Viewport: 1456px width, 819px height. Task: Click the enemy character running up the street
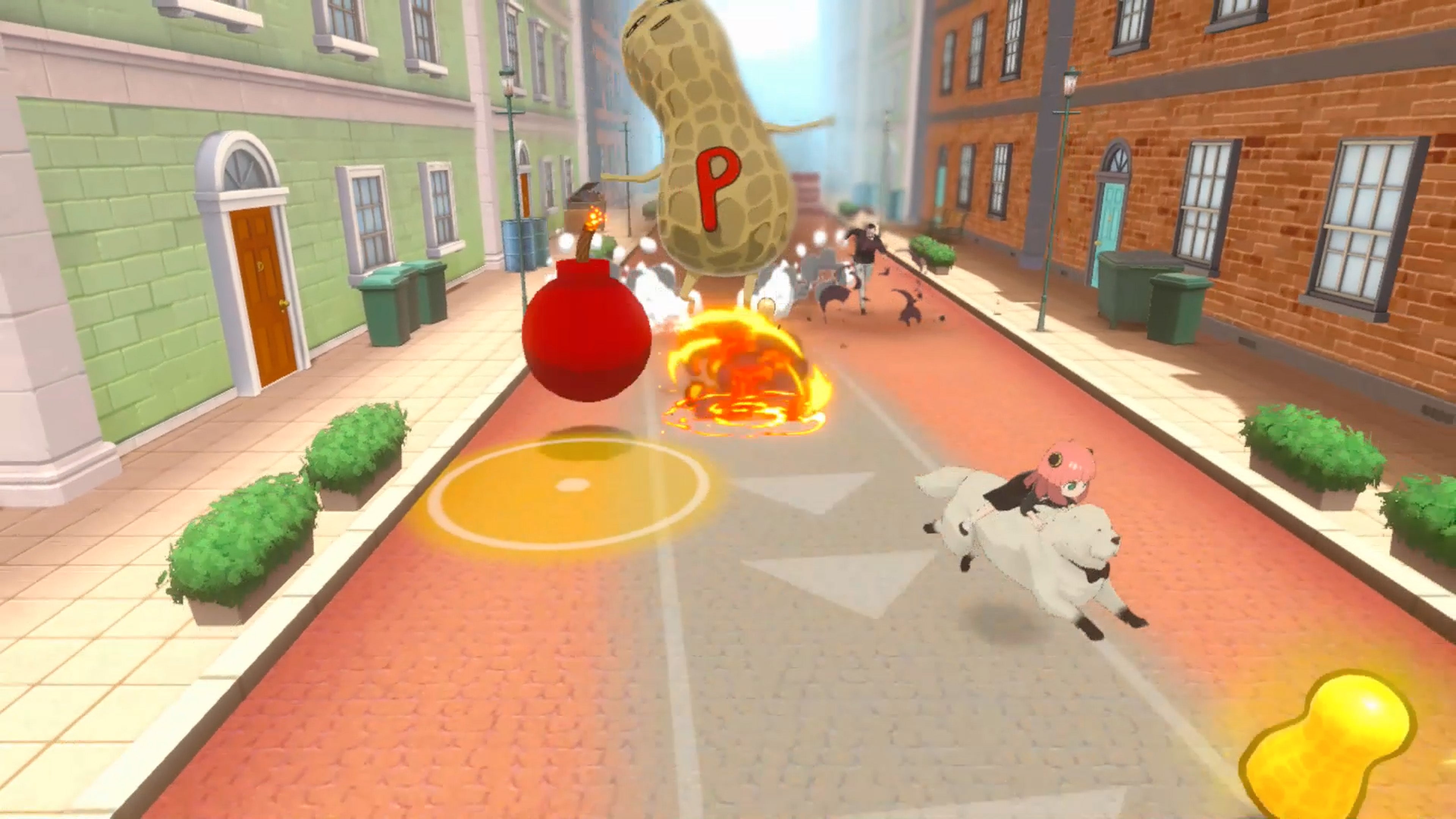click(865, 249)
